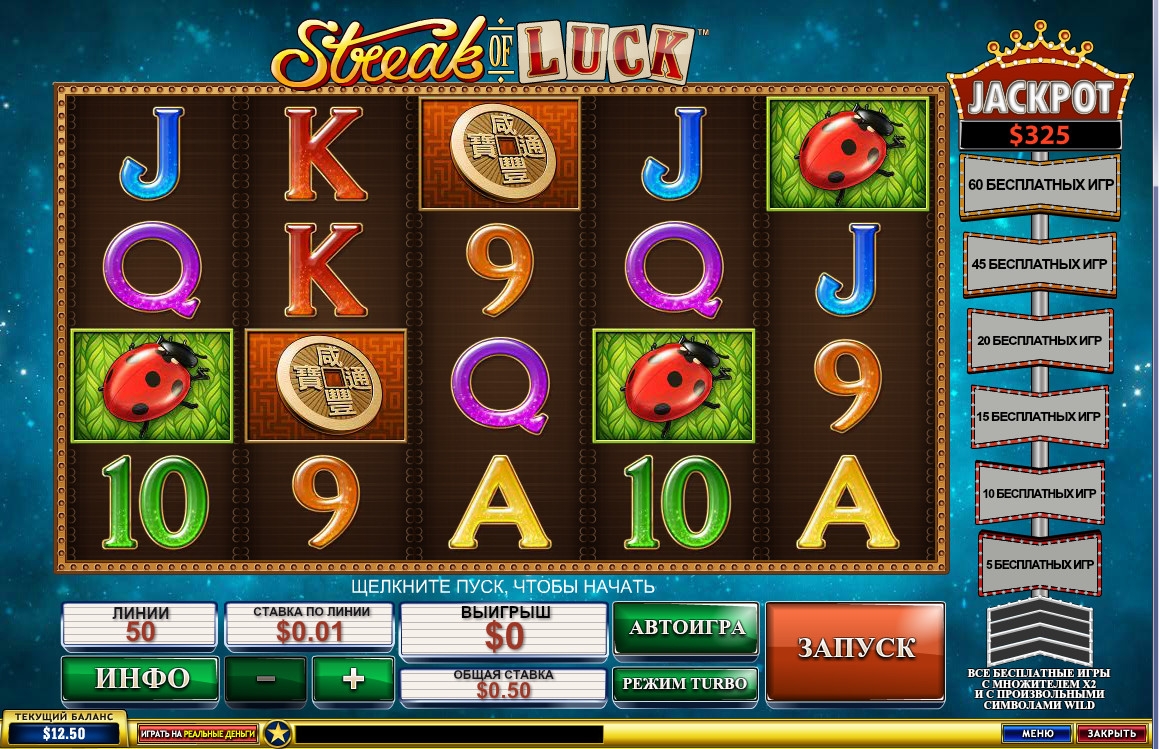The image size is (1159, 749).
Task: Select the ЛИНИИ lines field
Action: pyautogui.click(x=140, y=624)
